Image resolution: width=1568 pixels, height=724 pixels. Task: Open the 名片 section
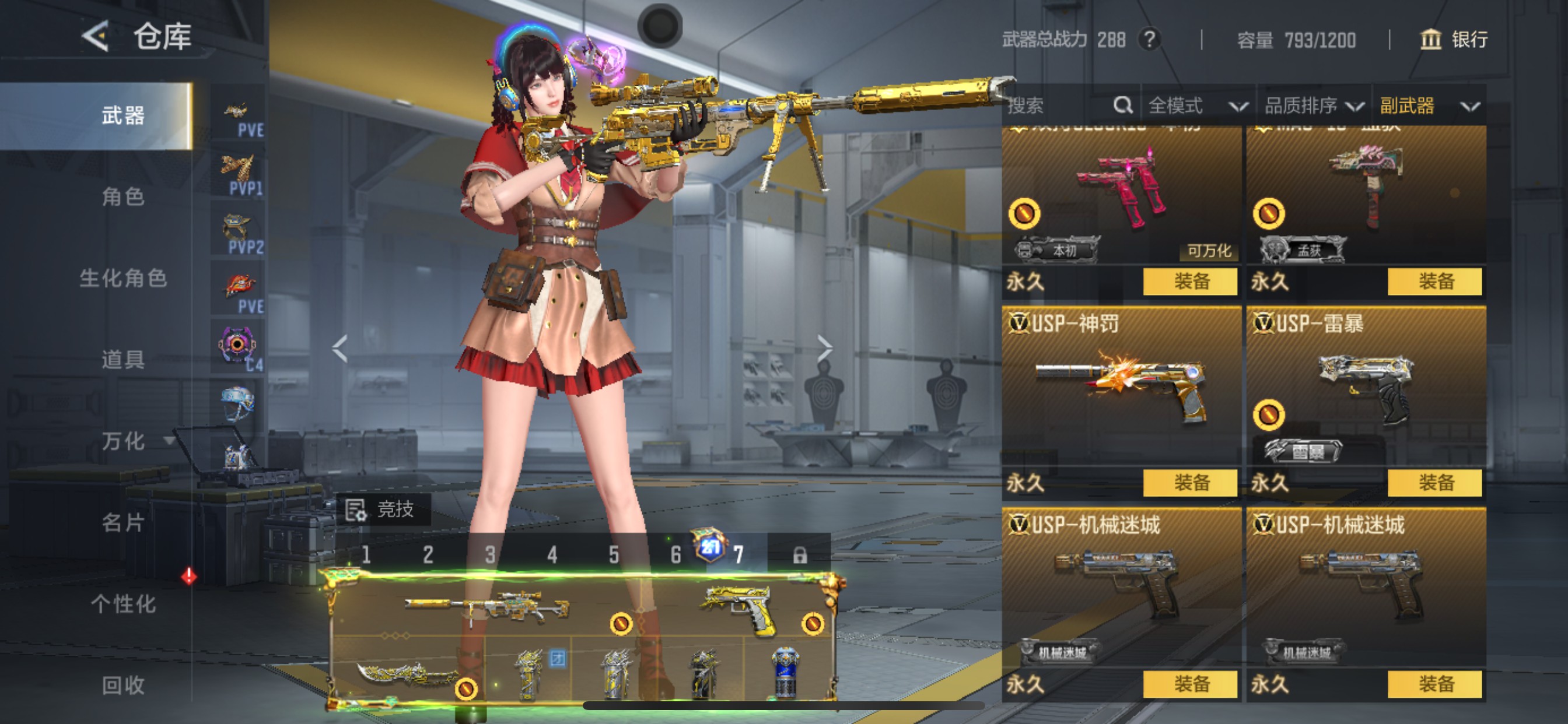point(123,523)
